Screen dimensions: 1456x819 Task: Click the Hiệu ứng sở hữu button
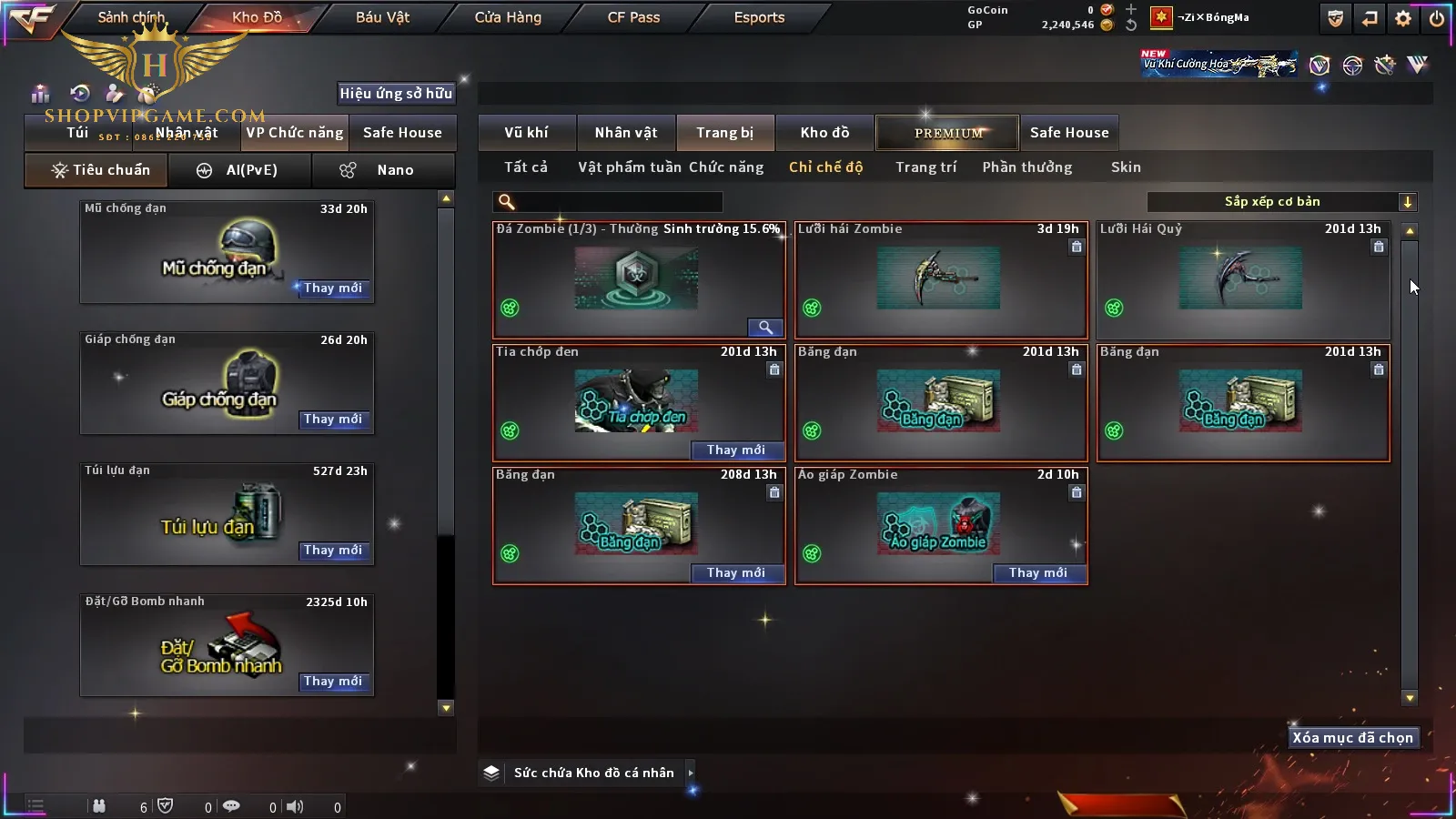(x=396, y=93)
